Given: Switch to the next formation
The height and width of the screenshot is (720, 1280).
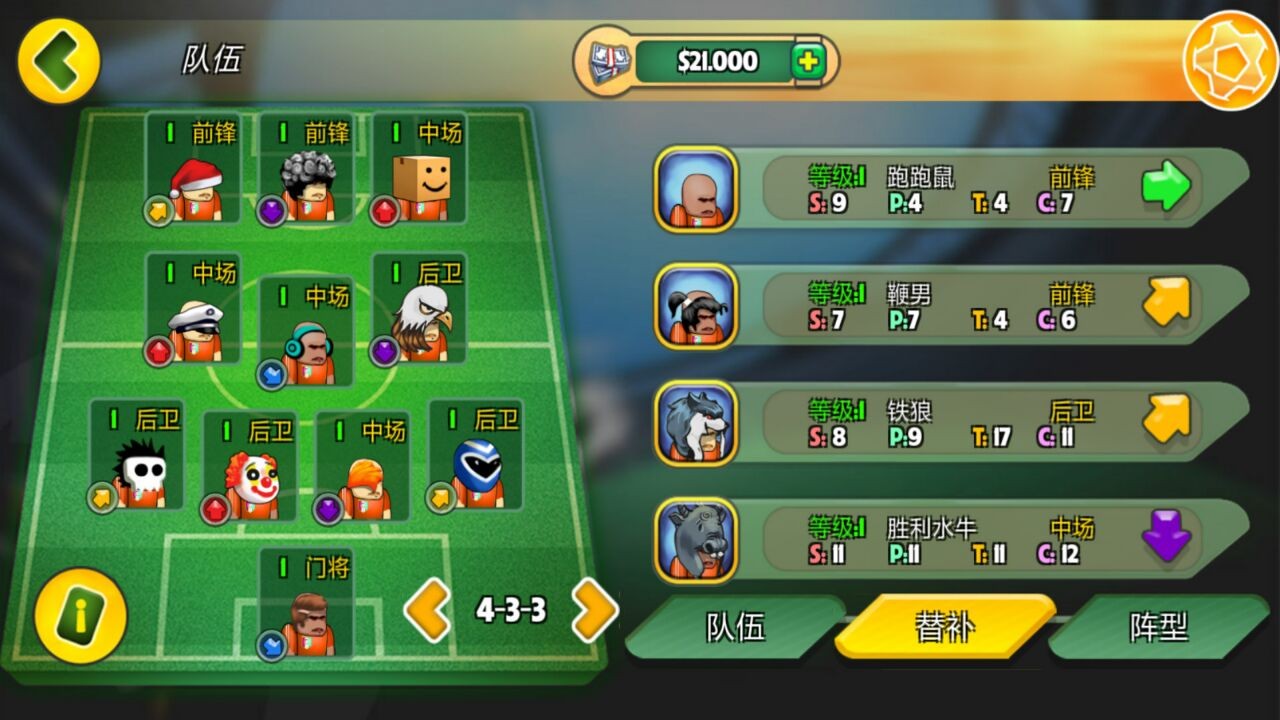Looking at the screenshot, I should [x=594, y=610].
